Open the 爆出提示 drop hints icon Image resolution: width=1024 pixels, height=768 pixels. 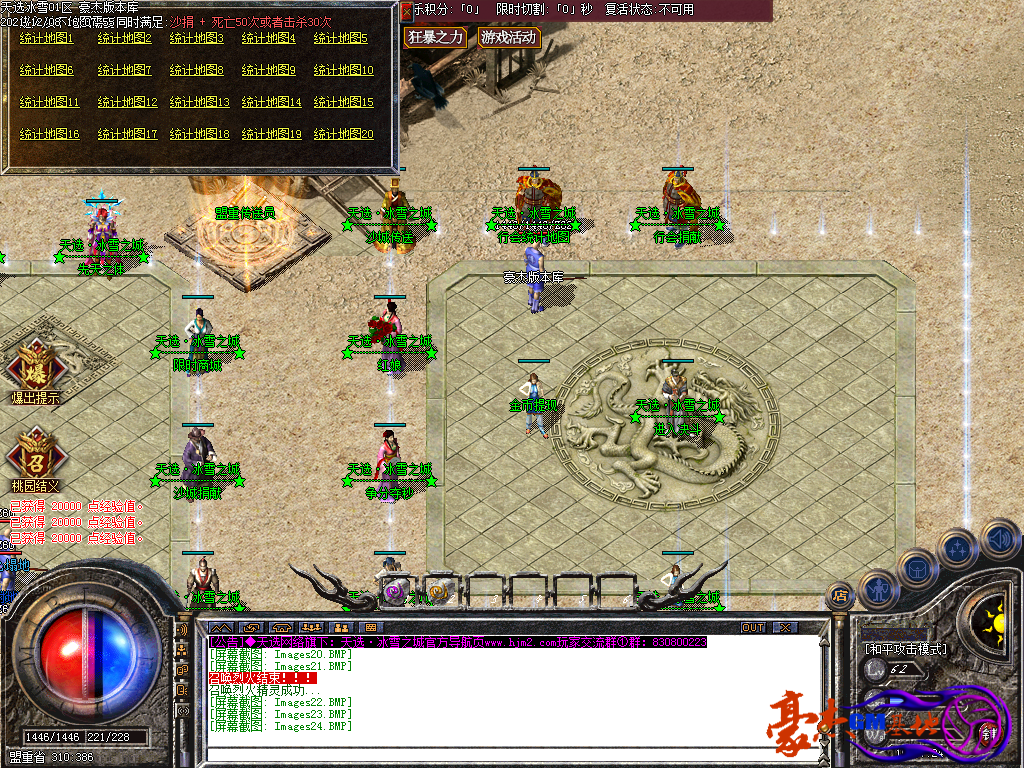click(35, 368)
